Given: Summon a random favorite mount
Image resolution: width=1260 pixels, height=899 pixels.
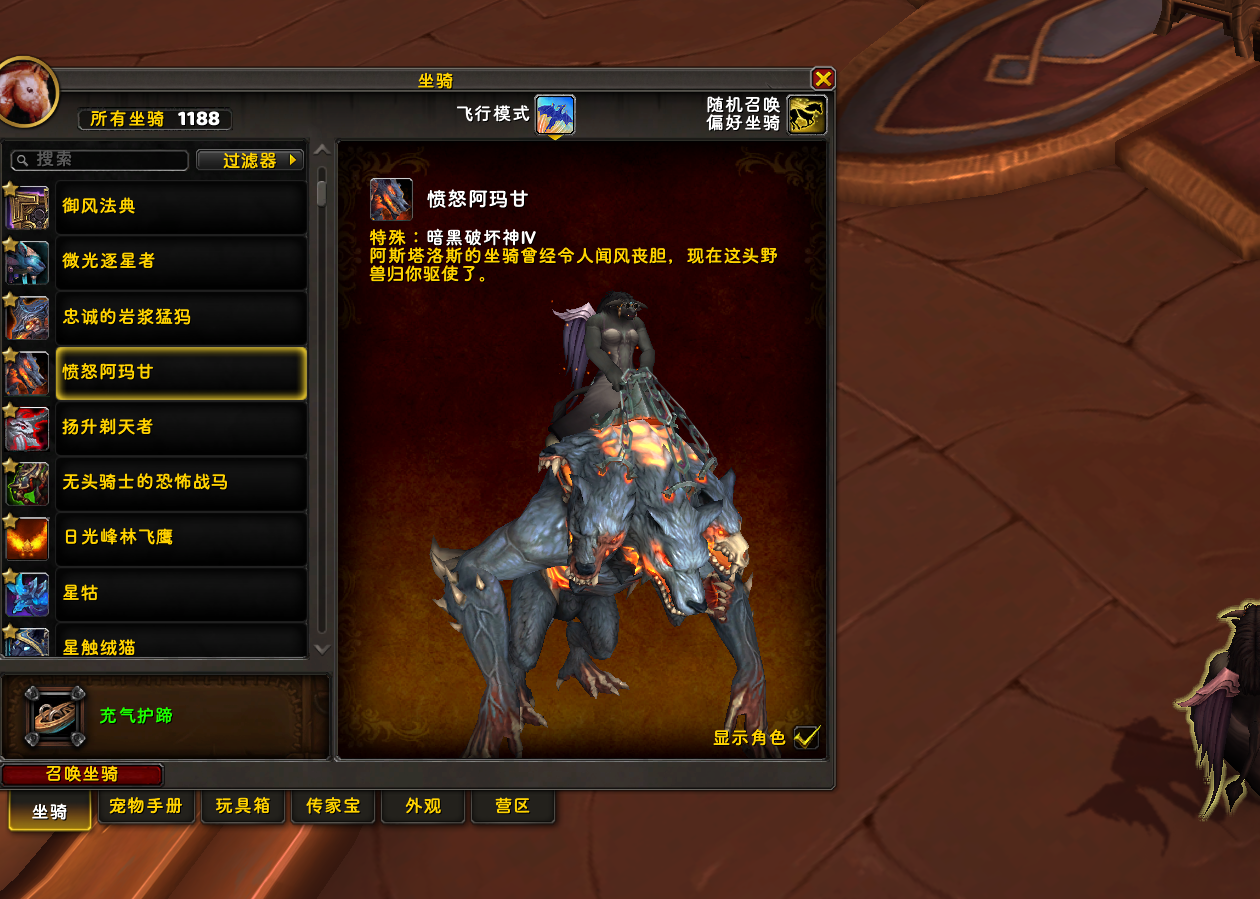Looking at the screenshot, I should pos(806,115).
